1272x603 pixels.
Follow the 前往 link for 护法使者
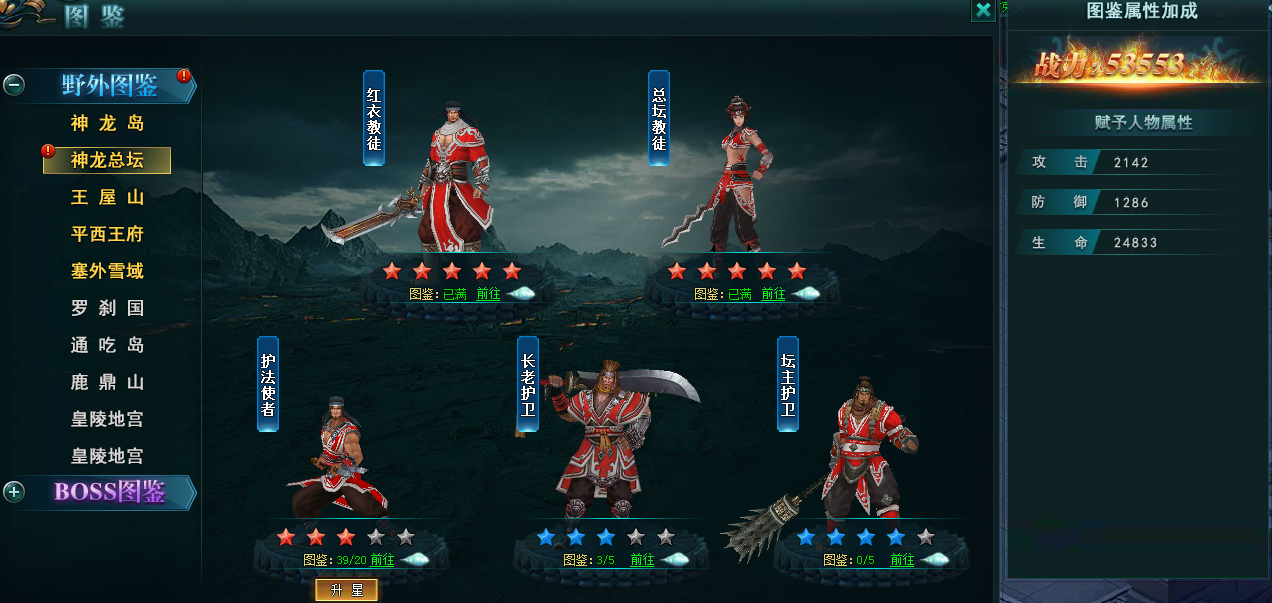point(382,560)
